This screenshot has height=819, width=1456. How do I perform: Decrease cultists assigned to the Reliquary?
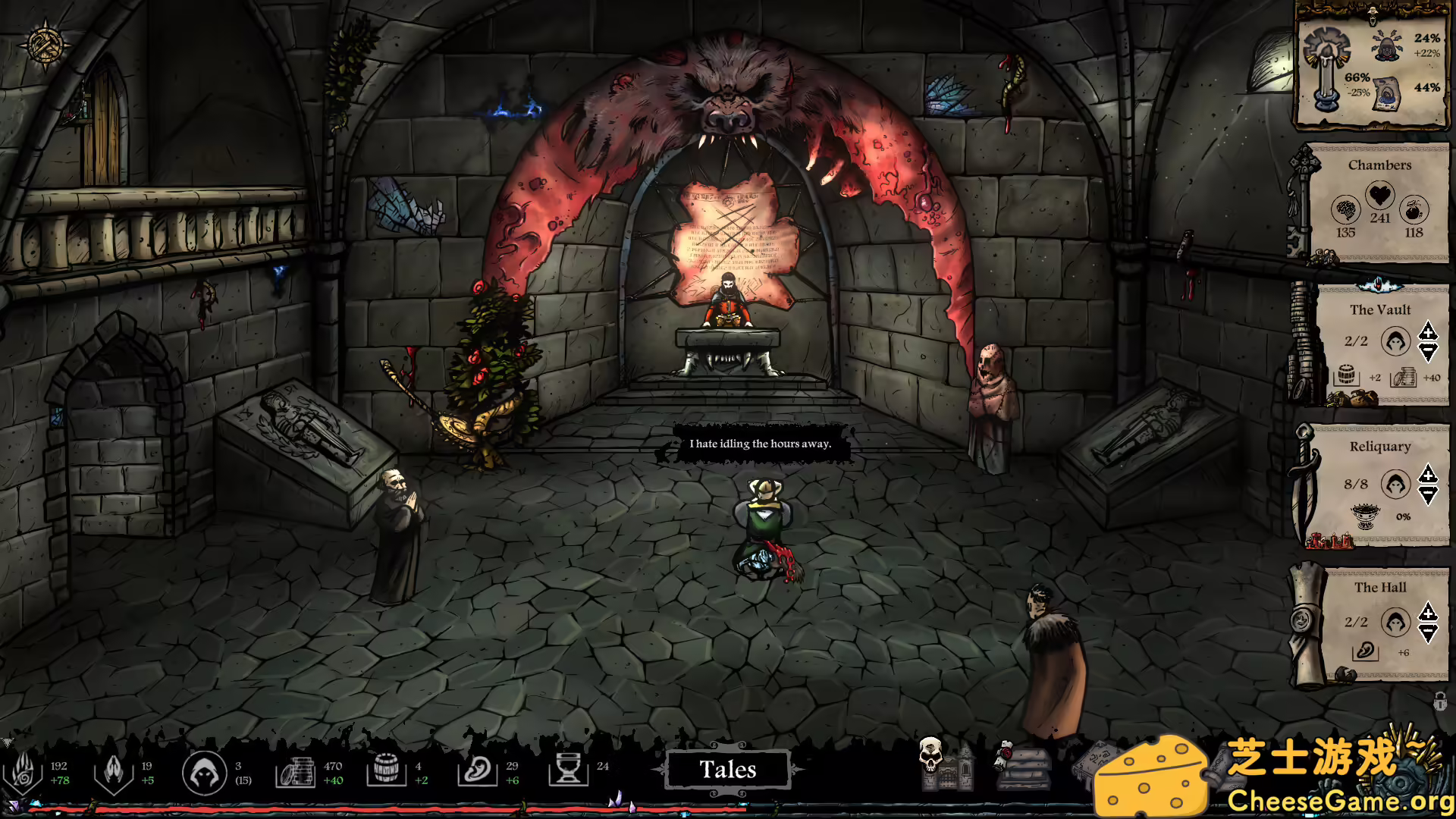tap(1428, 496)
